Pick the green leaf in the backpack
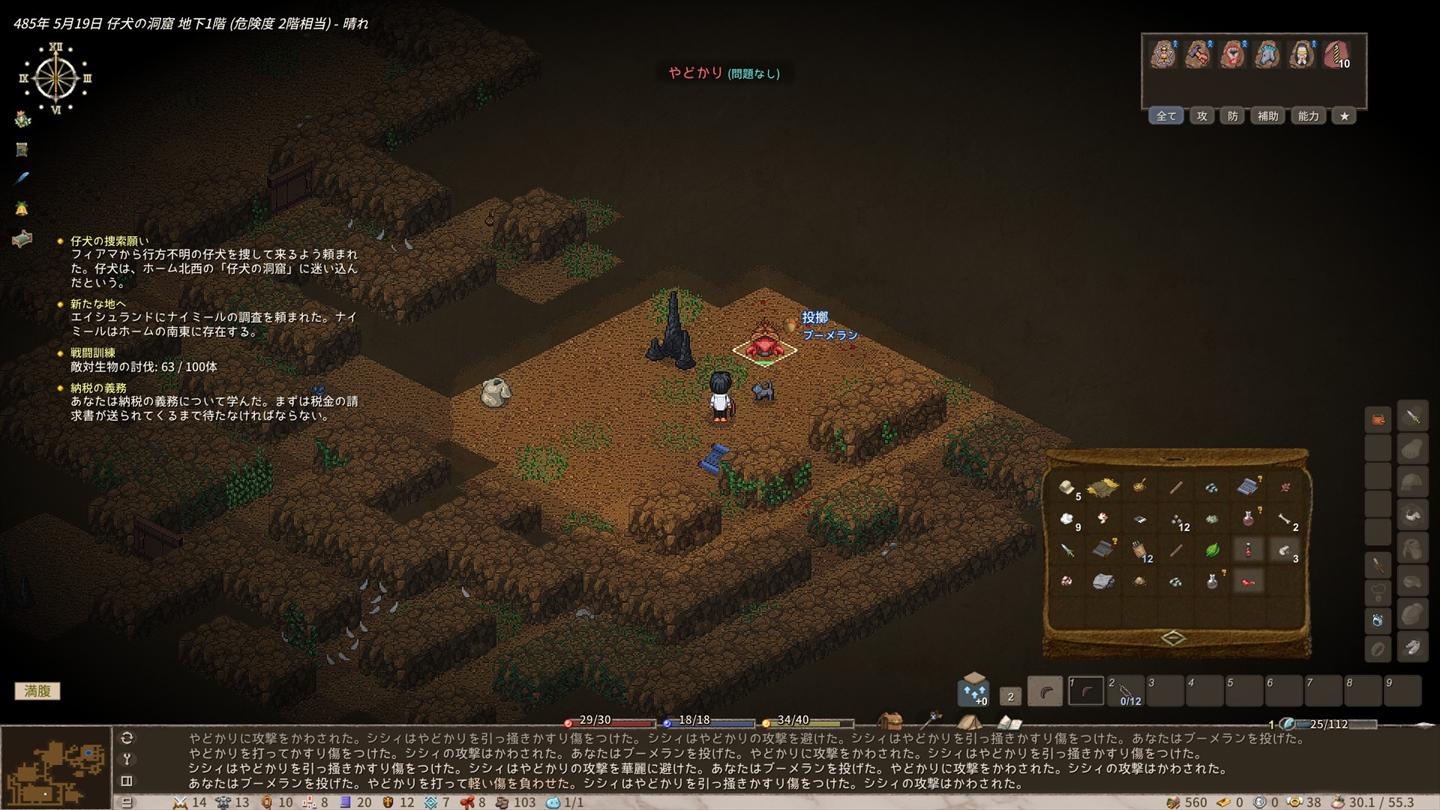The width and height of the screenshot is (1440, 810). click(x=1211, y=550)
